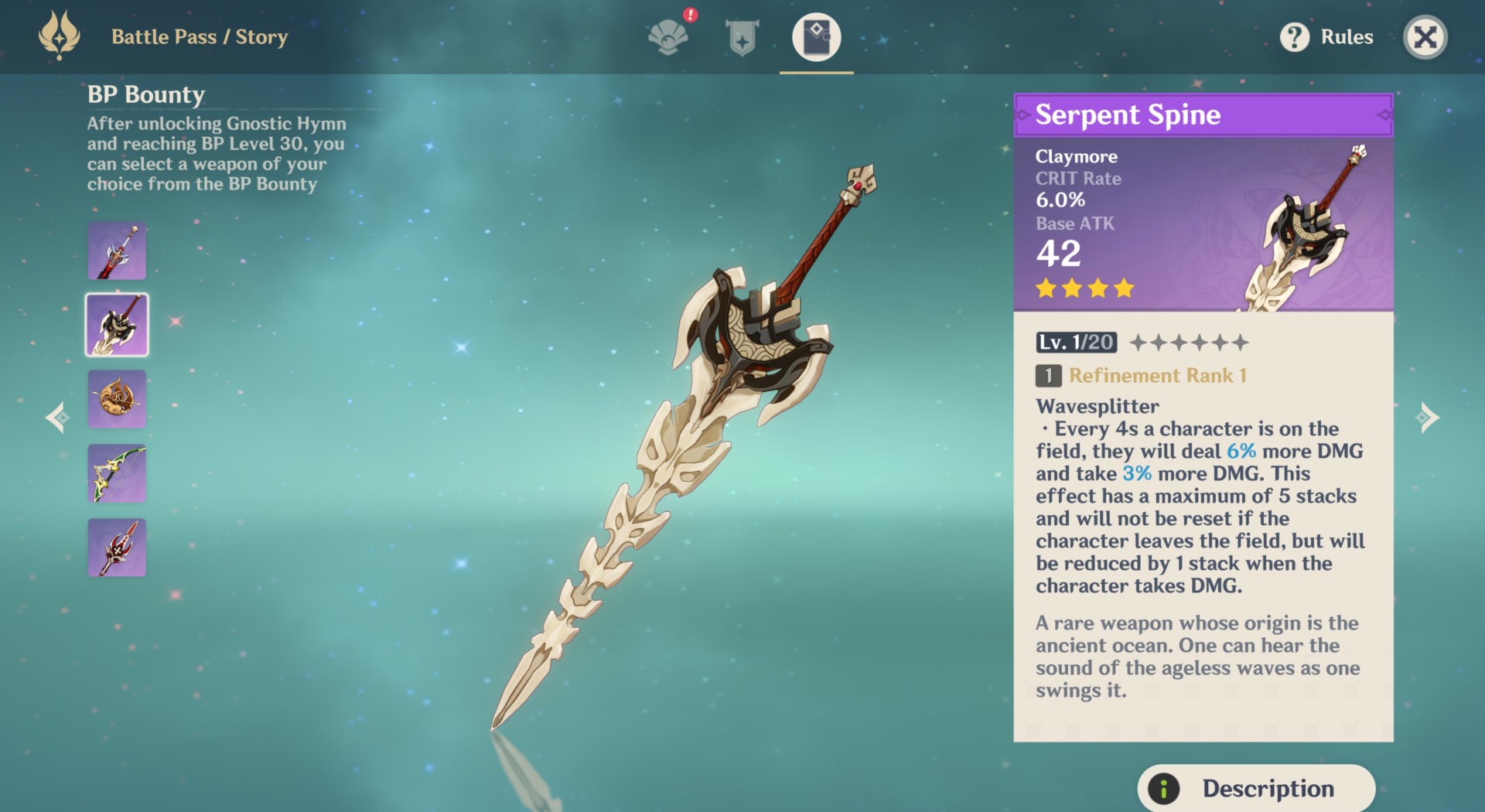
Task: Choose the green bow weapon thumbnail
Action: (117, 473)
